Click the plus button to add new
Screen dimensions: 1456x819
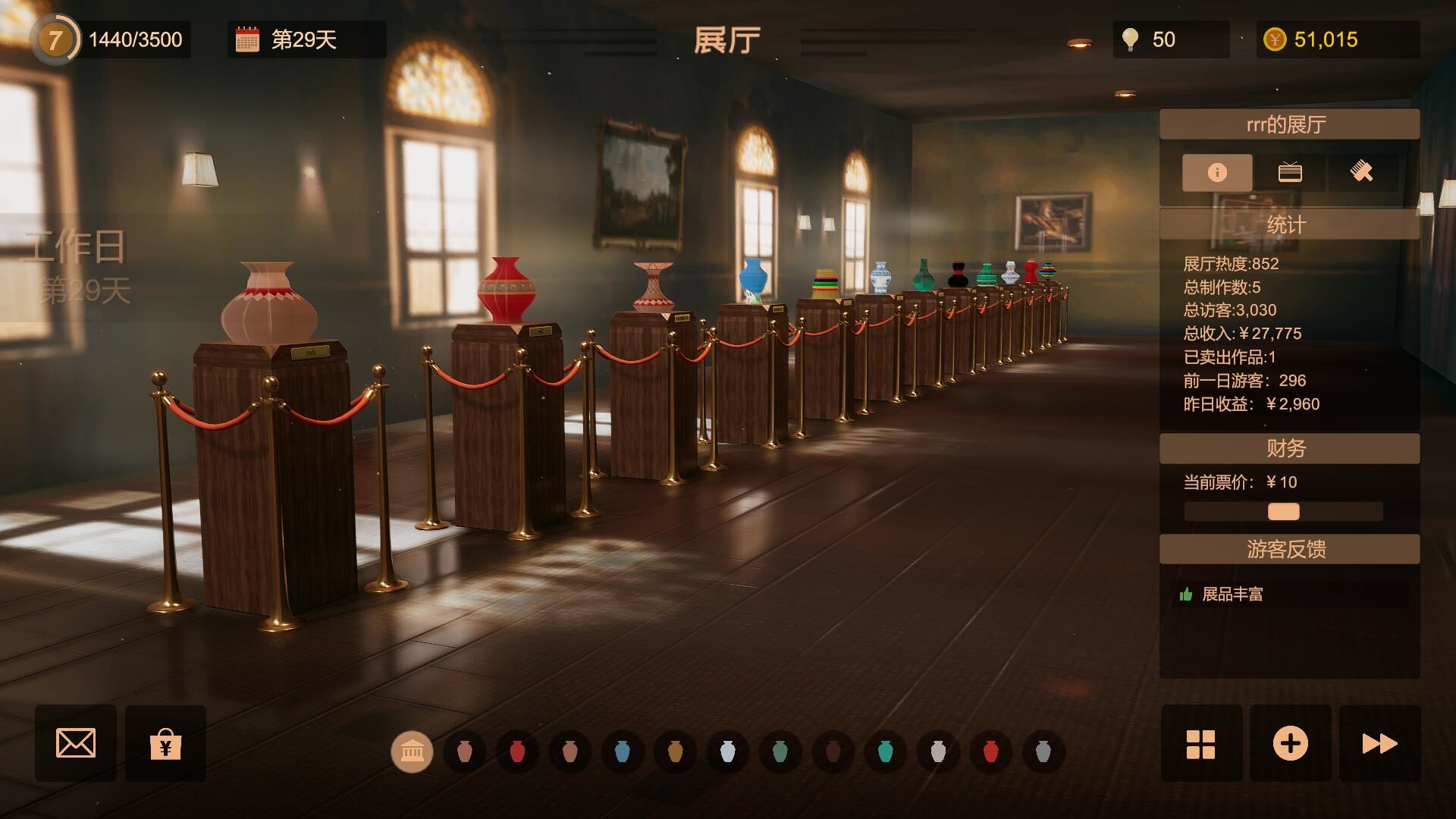point(1290,744)
